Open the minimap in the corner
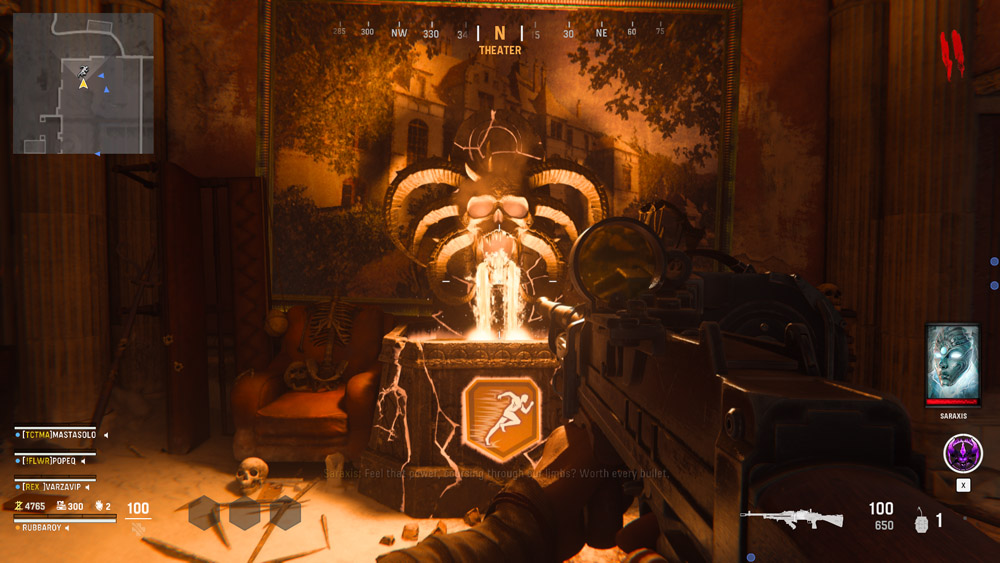Viewport: 1000px width, 563px height. [83, 83]
